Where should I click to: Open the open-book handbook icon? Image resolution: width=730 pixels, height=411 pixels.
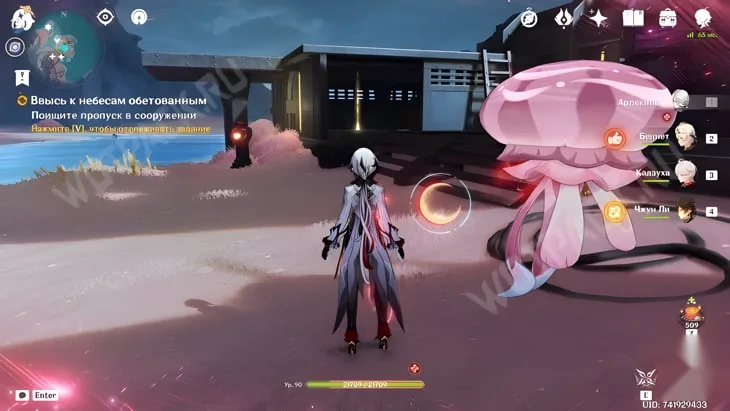[x=633, y=18]
